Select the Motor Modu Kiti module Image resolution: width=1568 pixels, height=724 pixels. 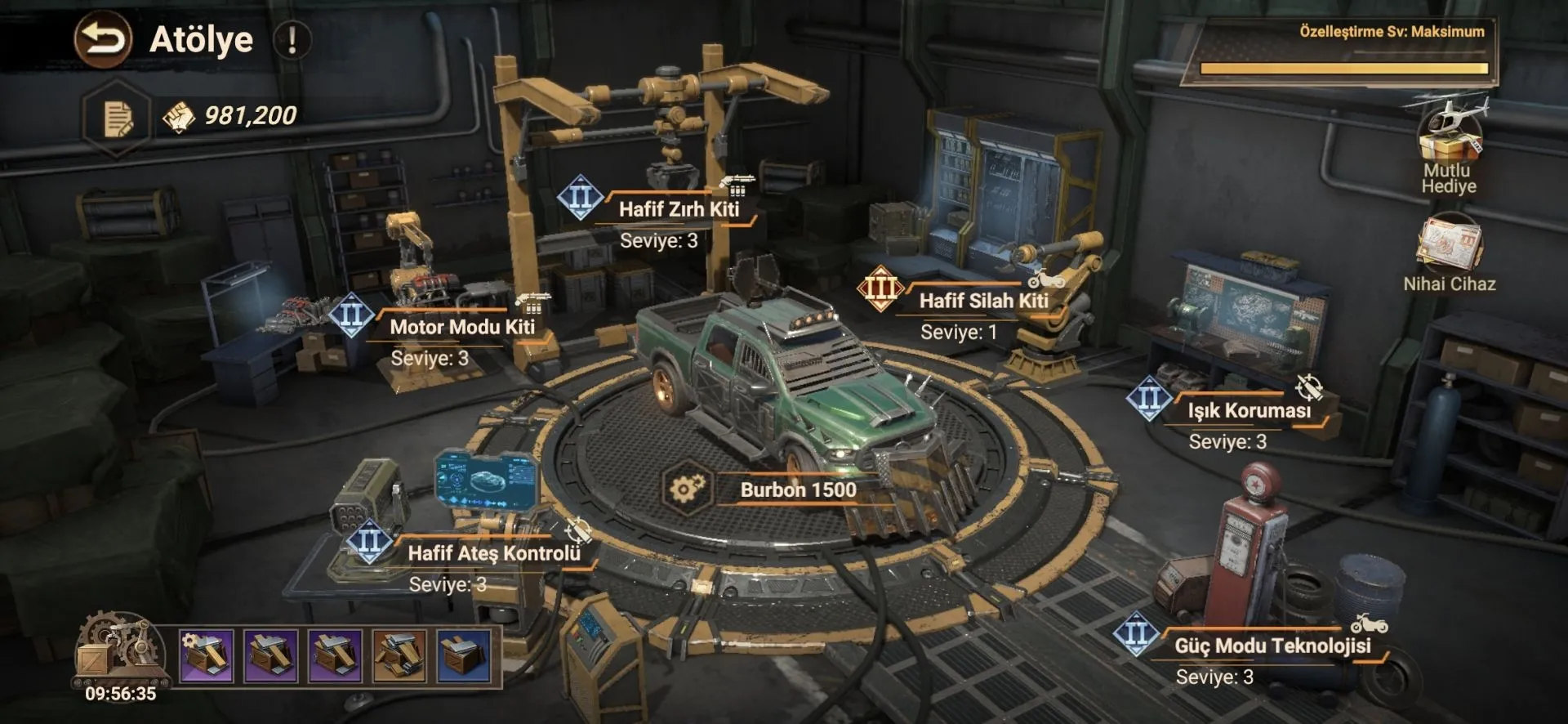point(461,327)
